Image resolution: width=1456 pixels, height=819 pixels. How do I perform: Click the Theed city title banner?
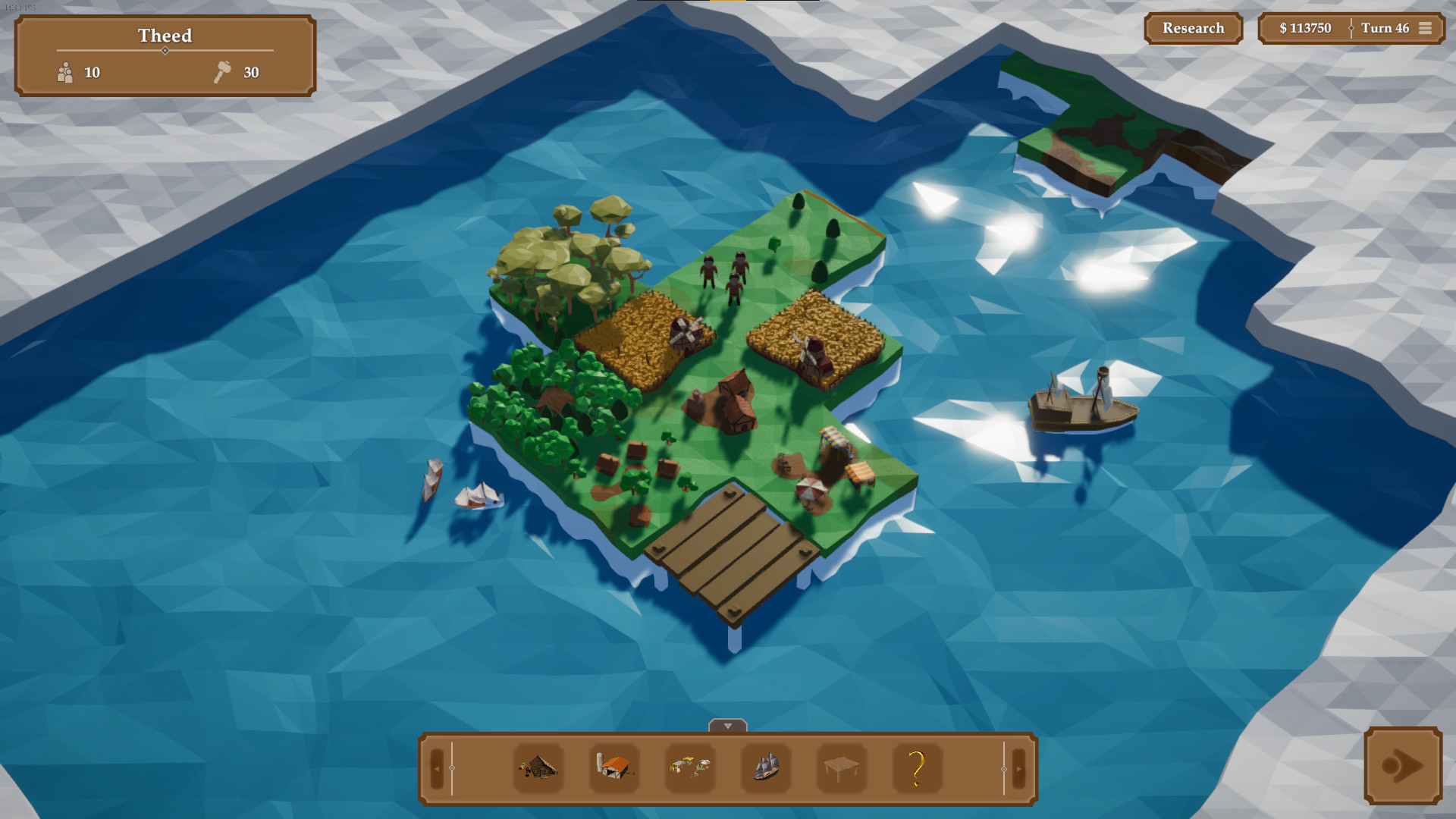165,36
